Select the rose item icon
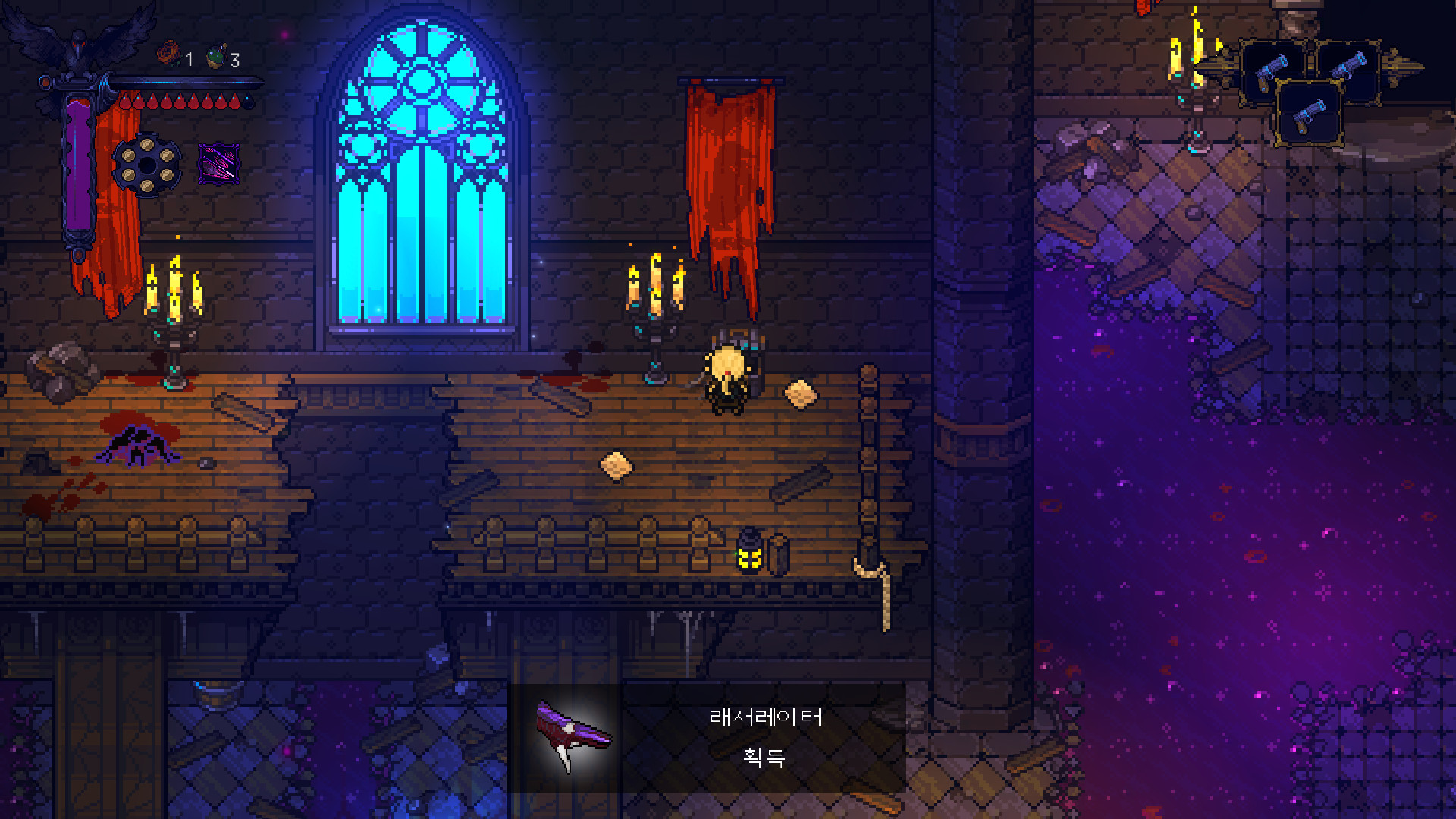Image resolution: width=1456 pixels, height=819 pixels. coord(168,54)
